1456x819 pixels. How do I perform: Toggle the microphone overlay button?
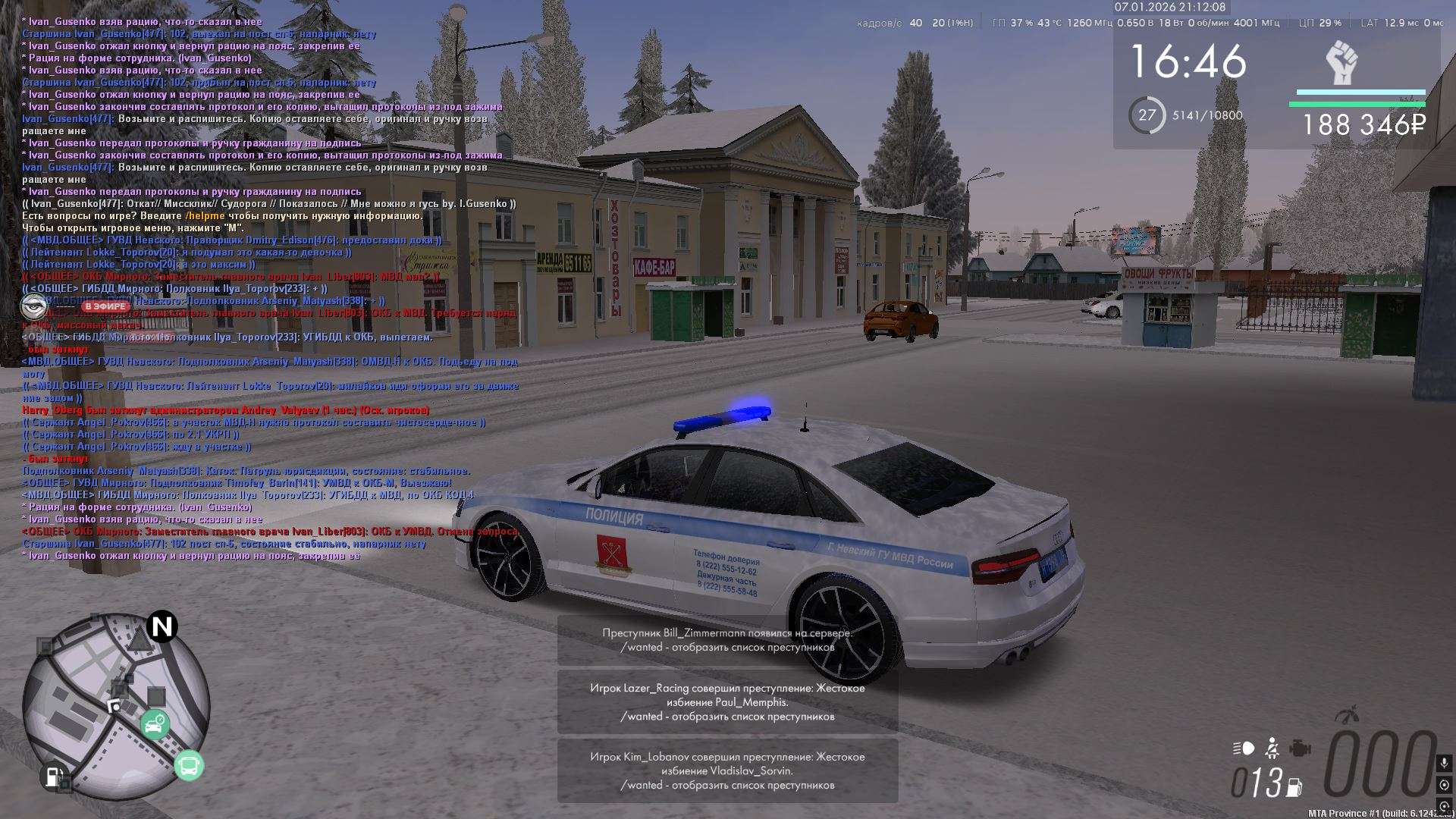click(x=1444, y=763)
